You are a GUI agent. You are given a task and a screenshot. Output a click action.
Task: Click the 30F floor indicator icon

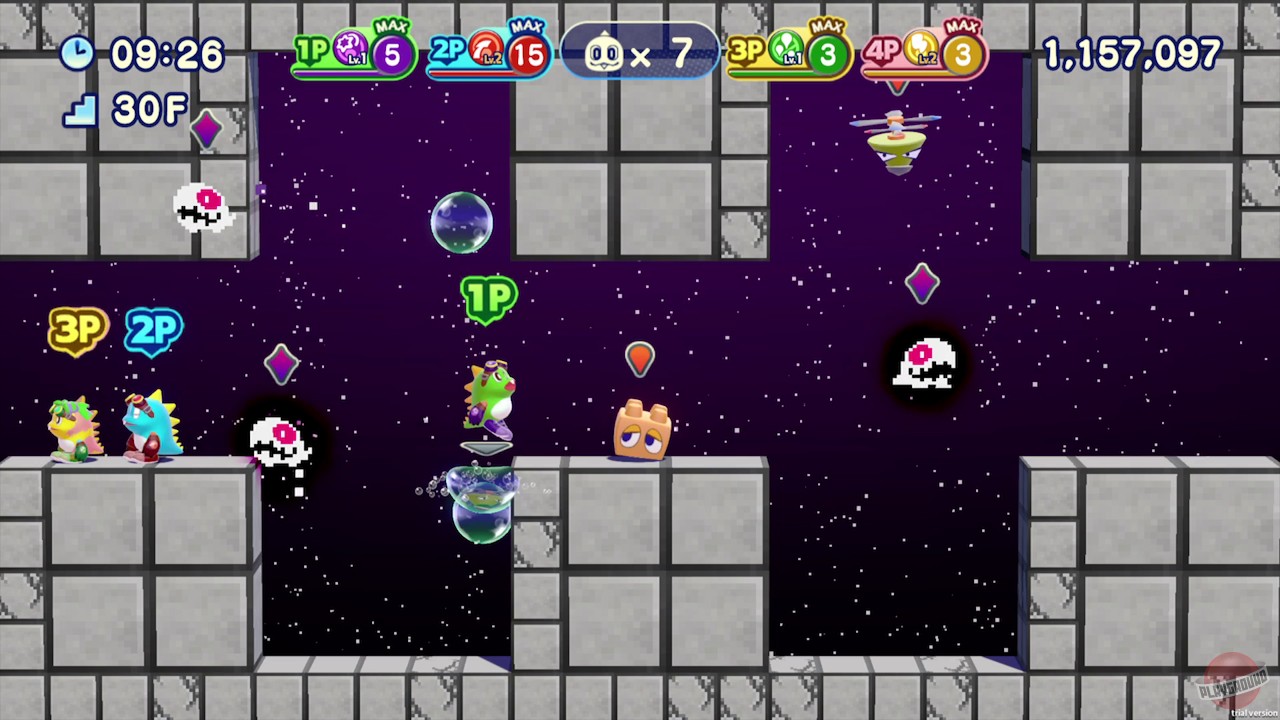(x=78, y=110)
